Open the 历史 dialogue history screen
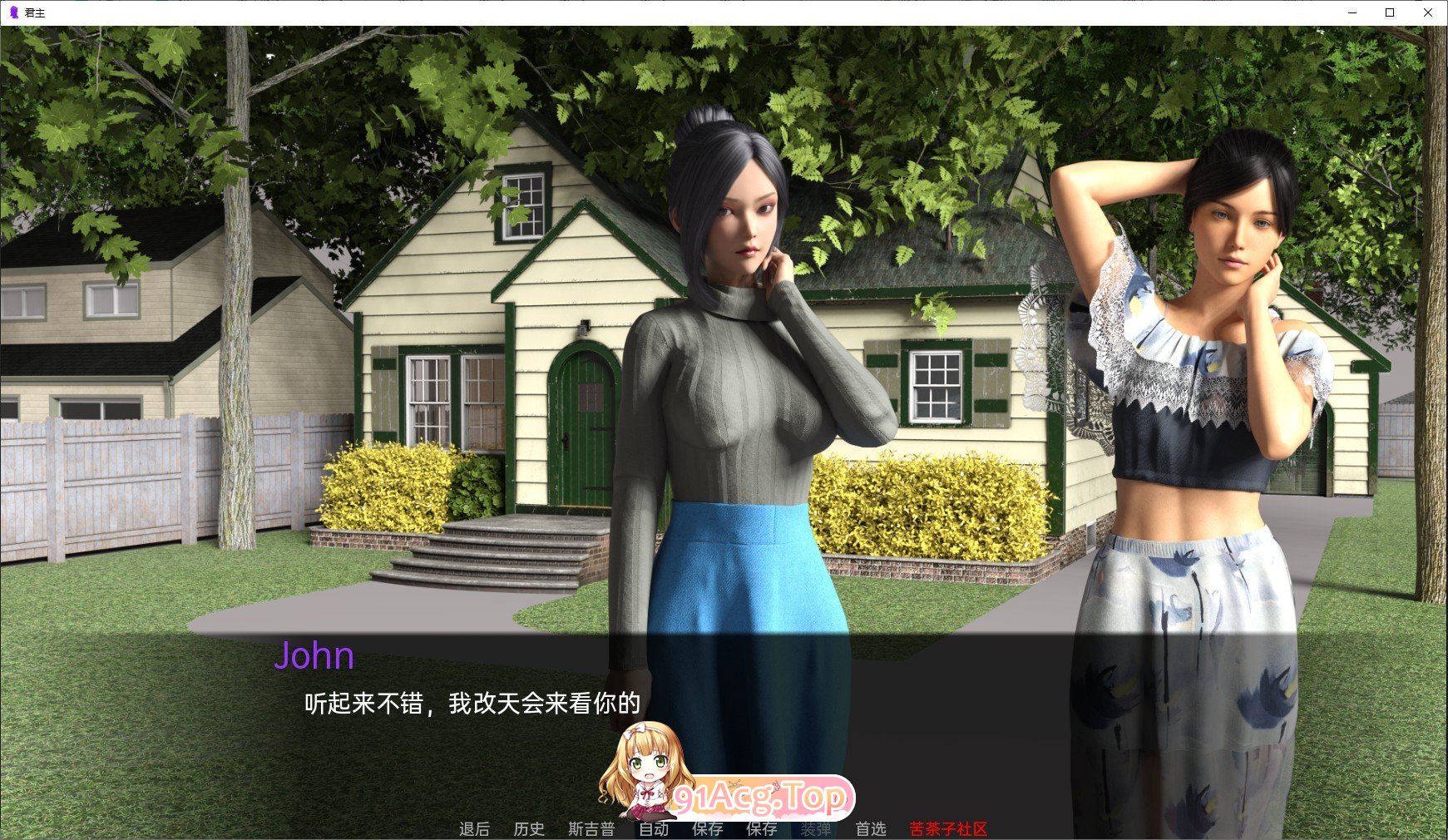The image size is (1448, 840). 529,828
